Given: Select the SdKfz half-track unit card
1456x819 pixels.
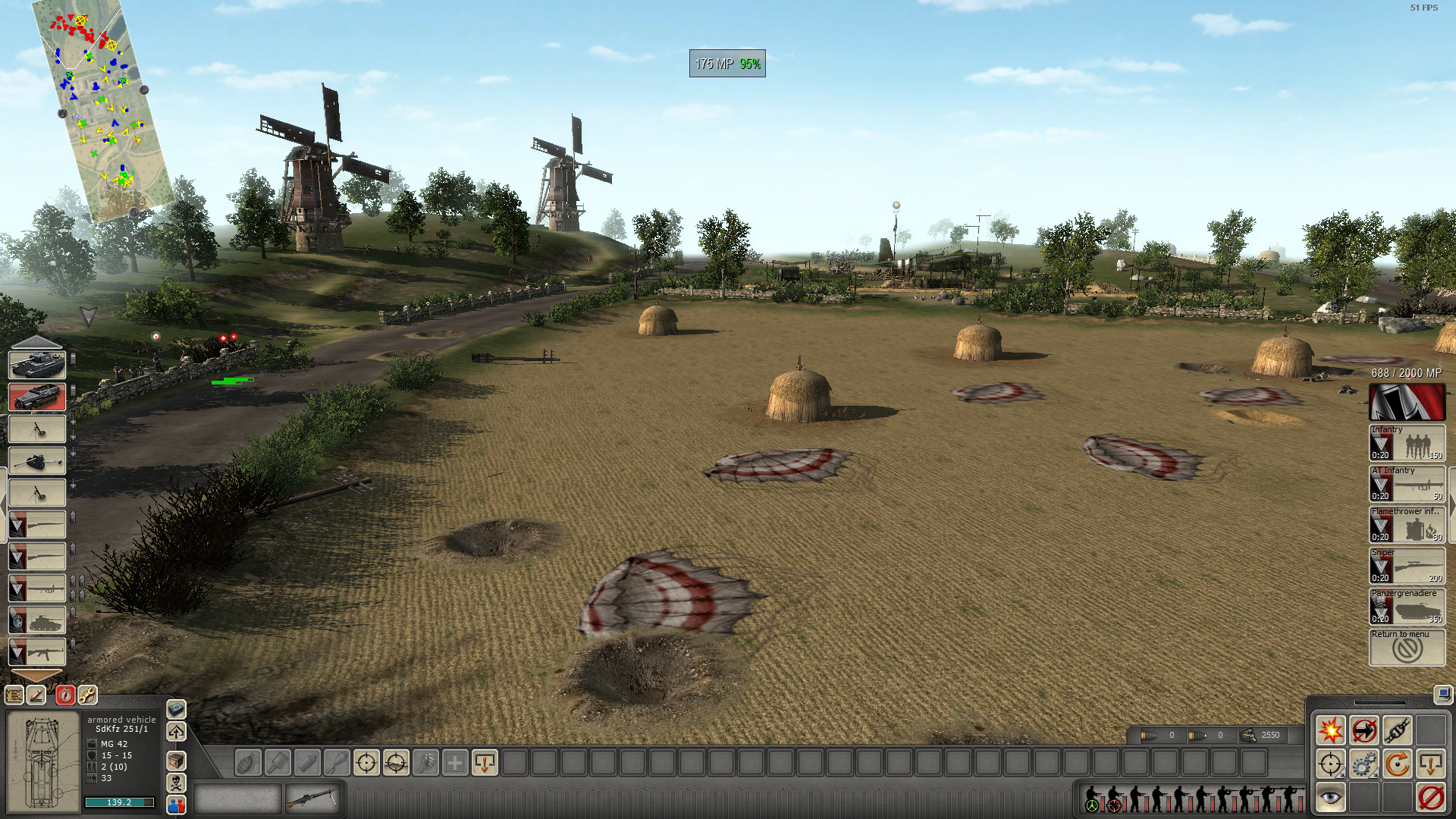Looking at the screenshot, I should pos(37,397).
